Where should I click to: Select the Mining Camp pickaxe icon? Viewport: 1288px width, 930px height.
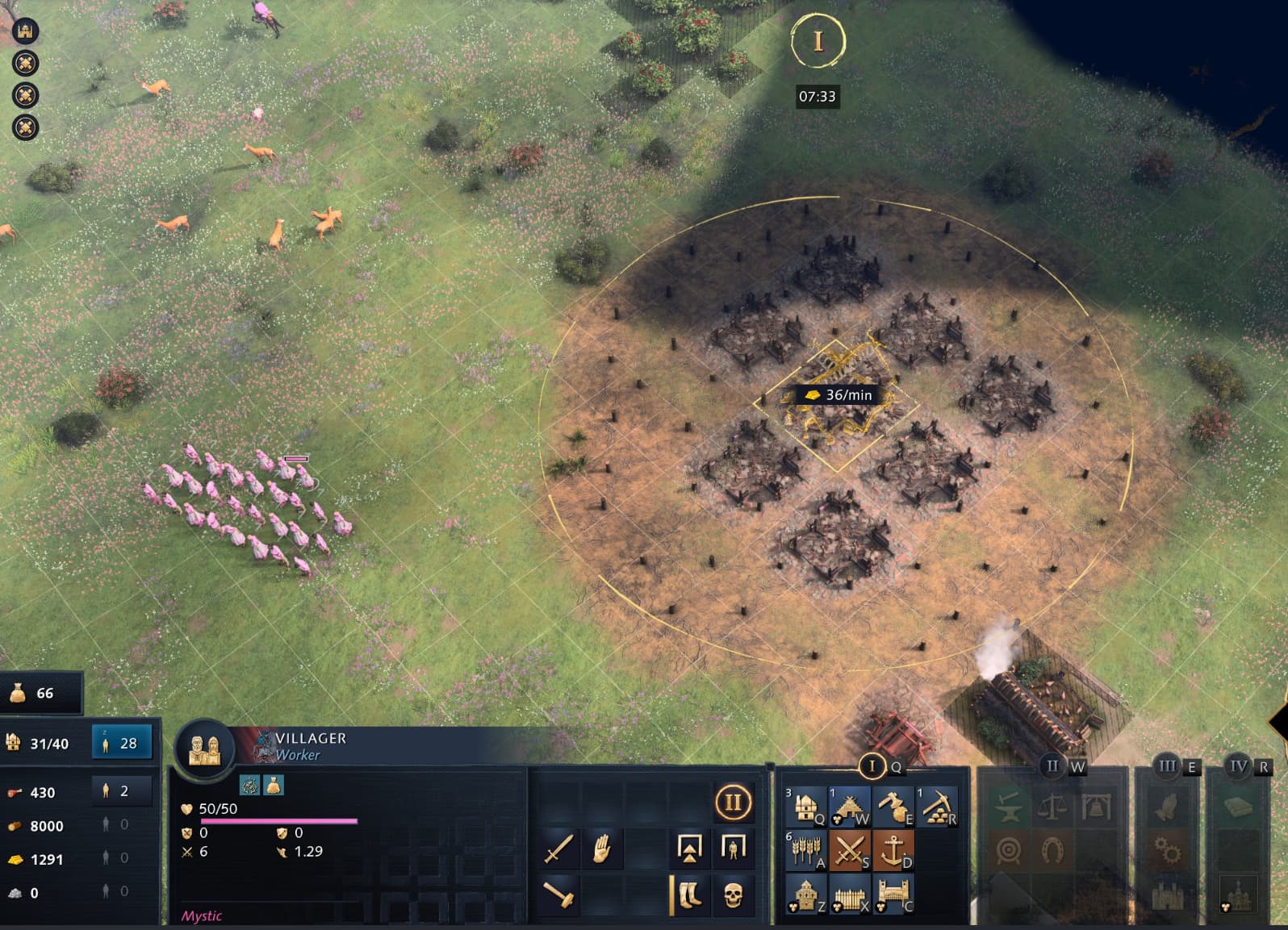pos(936,806)
